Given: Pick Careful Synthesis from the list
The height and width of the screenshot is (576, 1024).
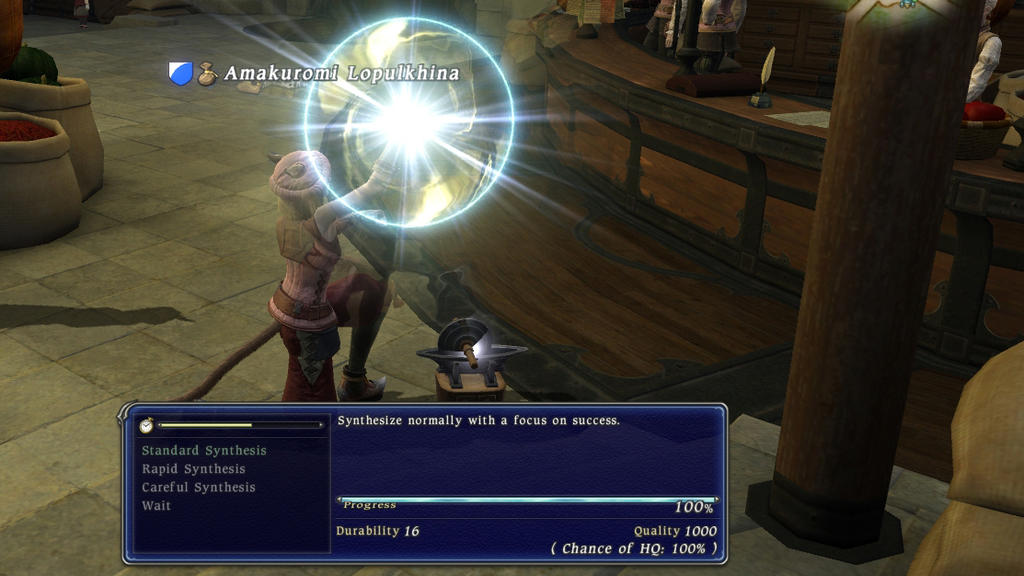Looking at the screenshot, I should (198, 487).
